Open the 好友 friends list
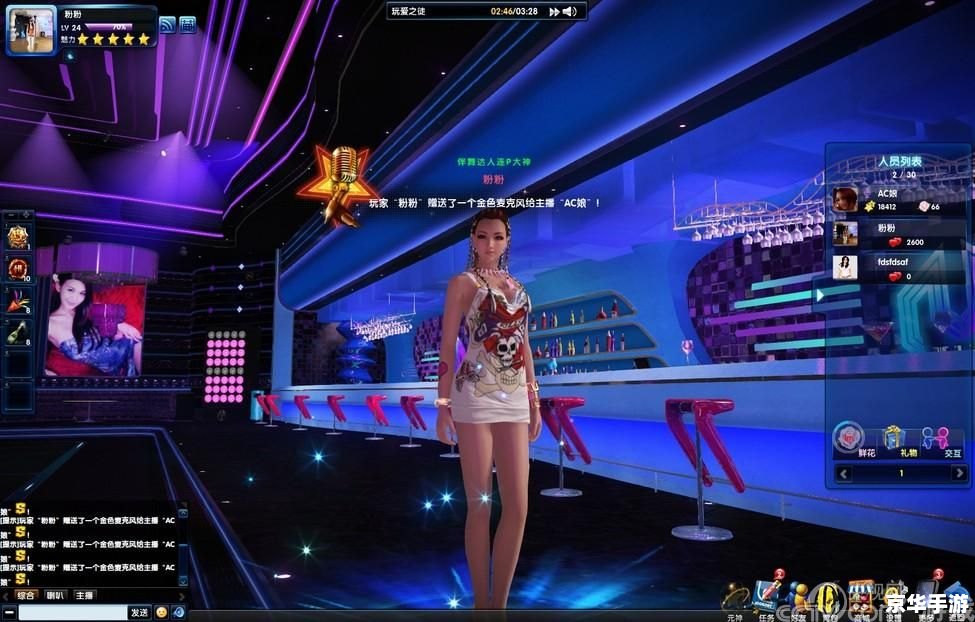 (797, 597)
